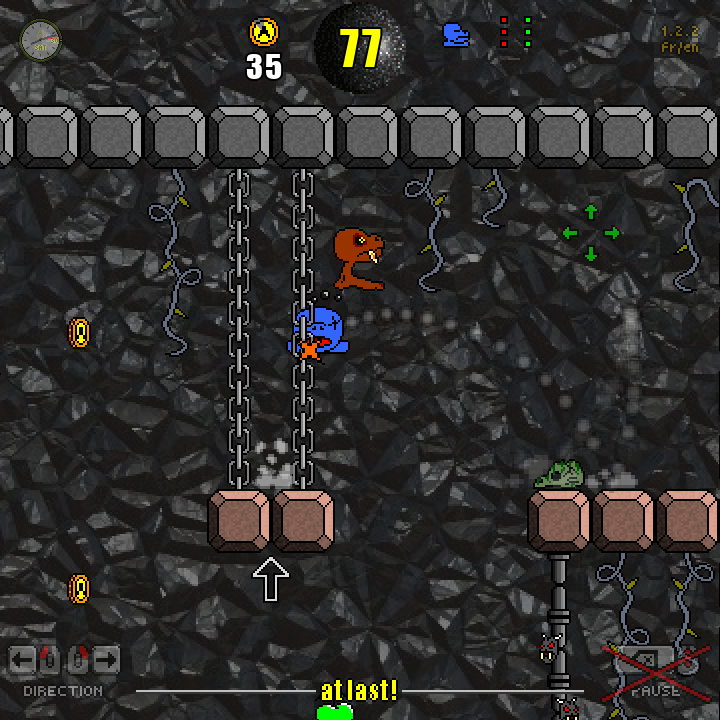Click the right arrow direction button
The height and width of the screenshot is (720, 720).
click(107, 659)
